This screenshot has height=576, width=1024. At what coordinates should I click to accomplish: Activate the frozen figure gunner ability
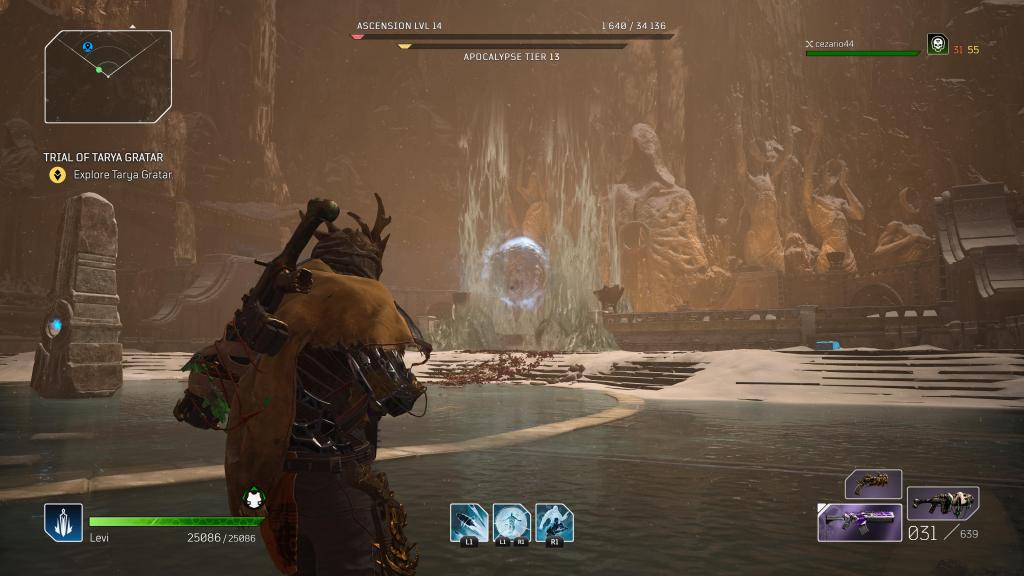pyautogui.click(x=554, y=523)
